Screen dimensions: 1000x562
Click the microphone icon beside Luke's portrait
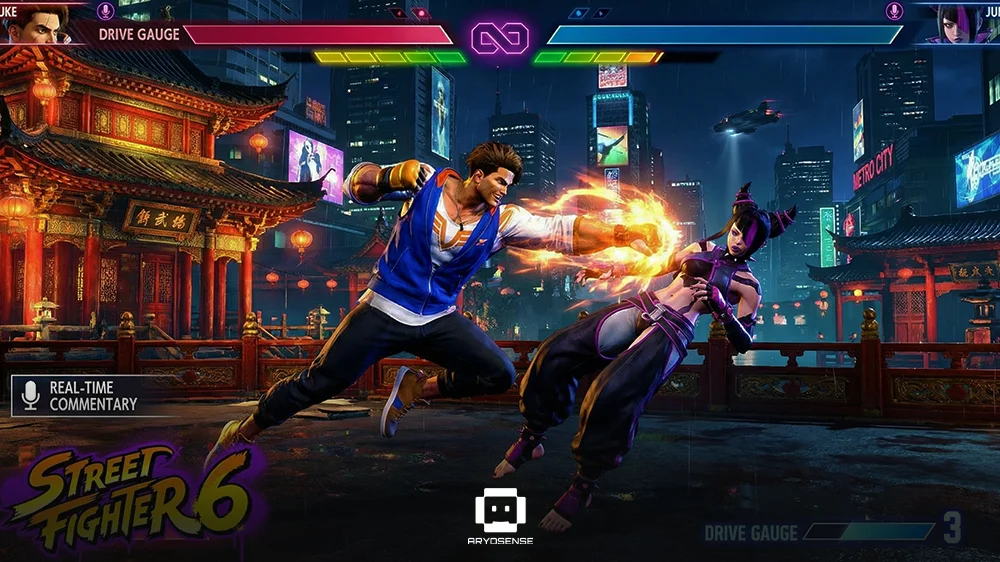(x=105, y=11)
